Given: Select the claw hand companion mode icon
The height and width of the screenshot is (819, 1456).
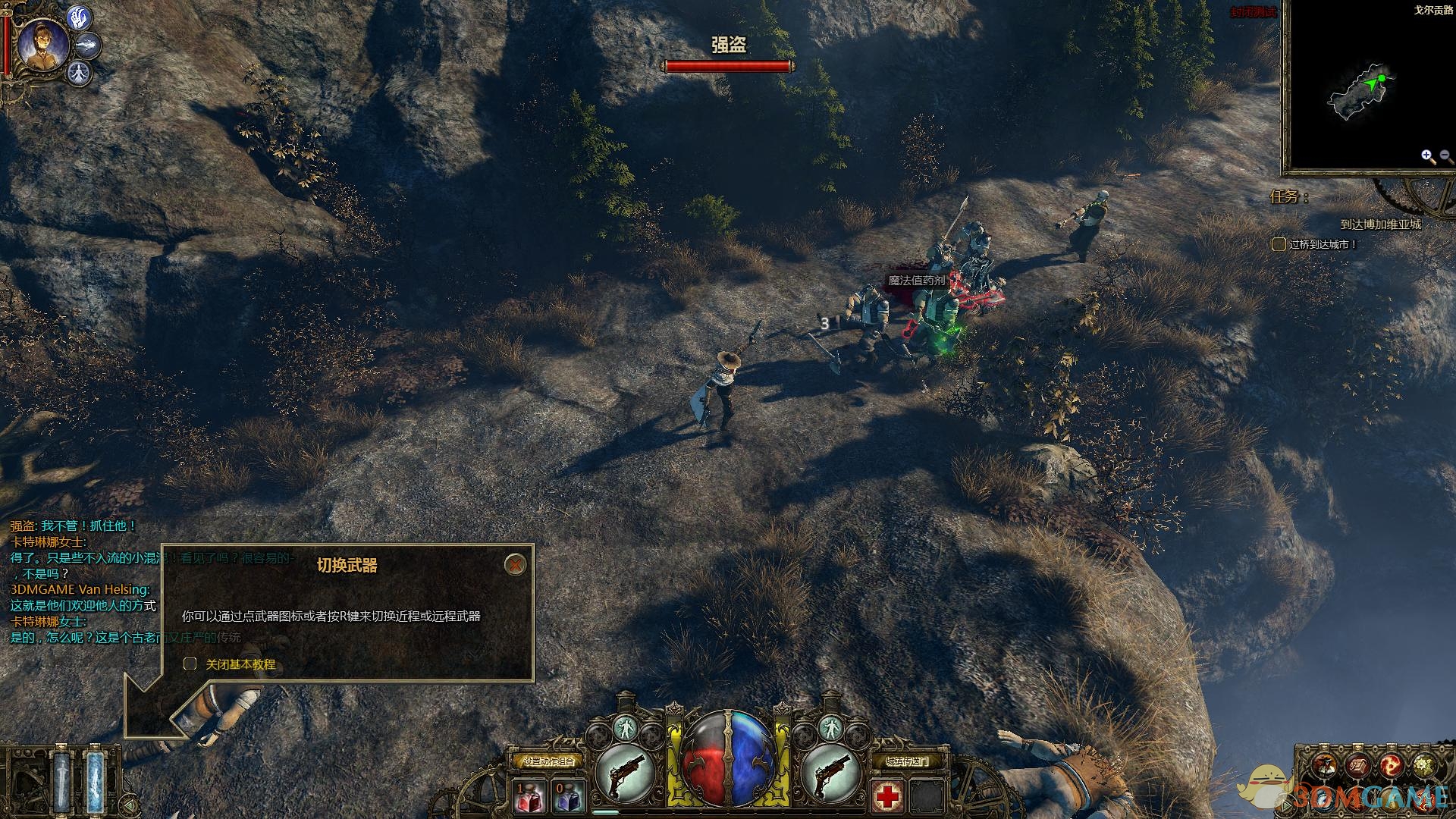Looking at the screenshot, I should (x=80, y=17).
